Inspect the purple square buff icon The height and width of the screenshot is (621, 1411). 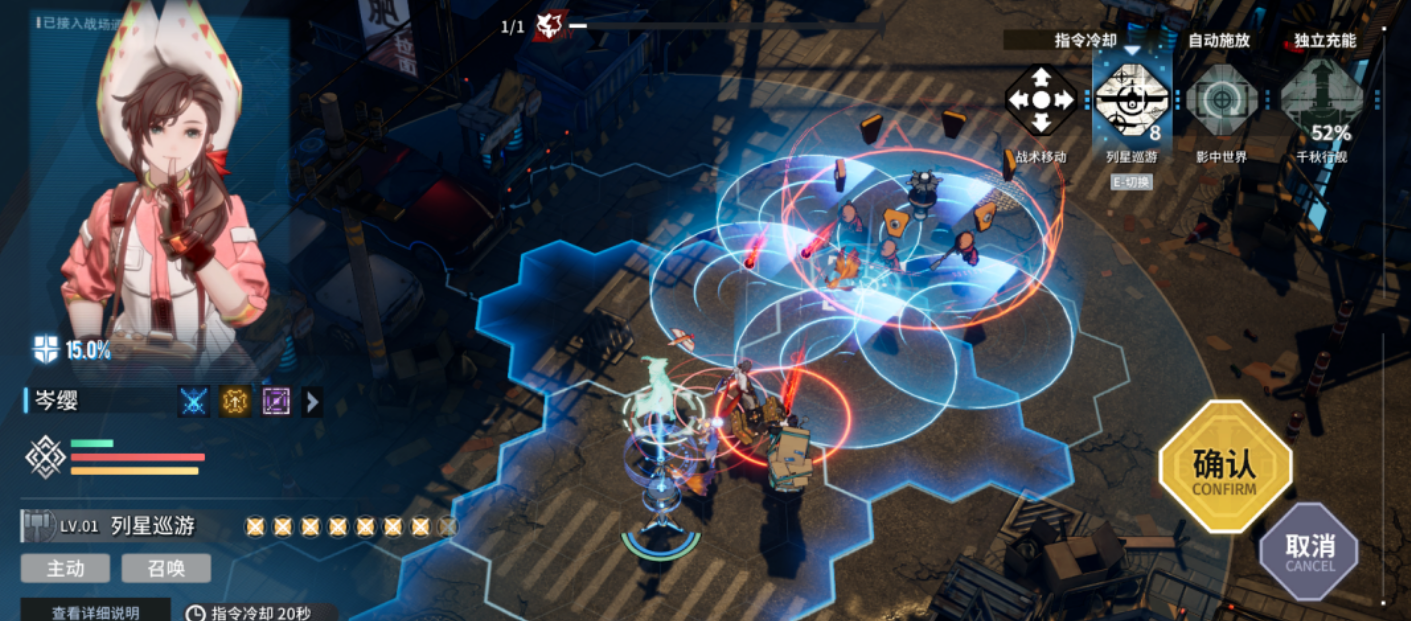[x=276, y=401]
